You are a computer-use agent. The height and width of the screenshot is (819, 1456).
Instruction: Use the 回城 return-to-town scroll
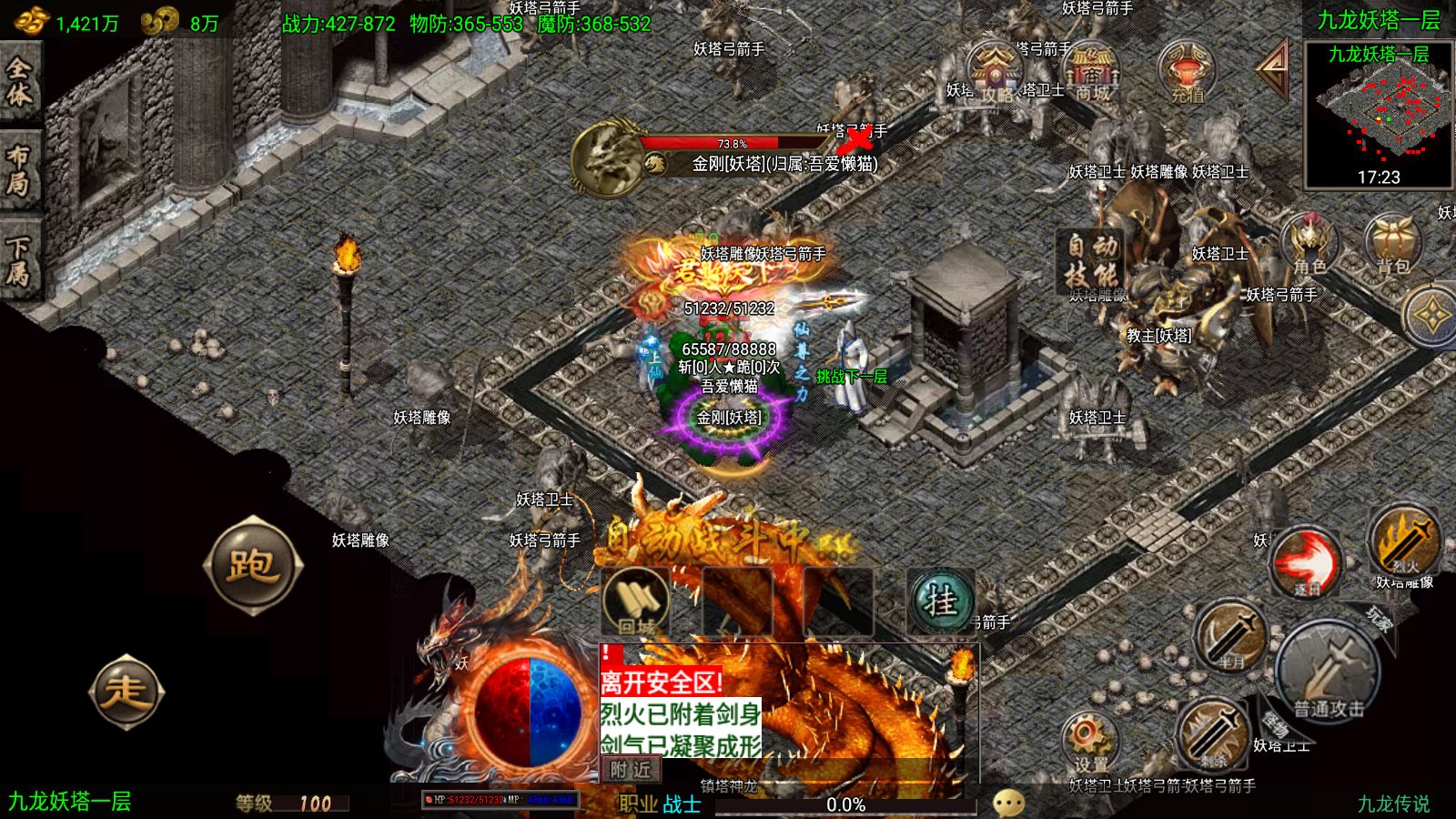point(636,602)
